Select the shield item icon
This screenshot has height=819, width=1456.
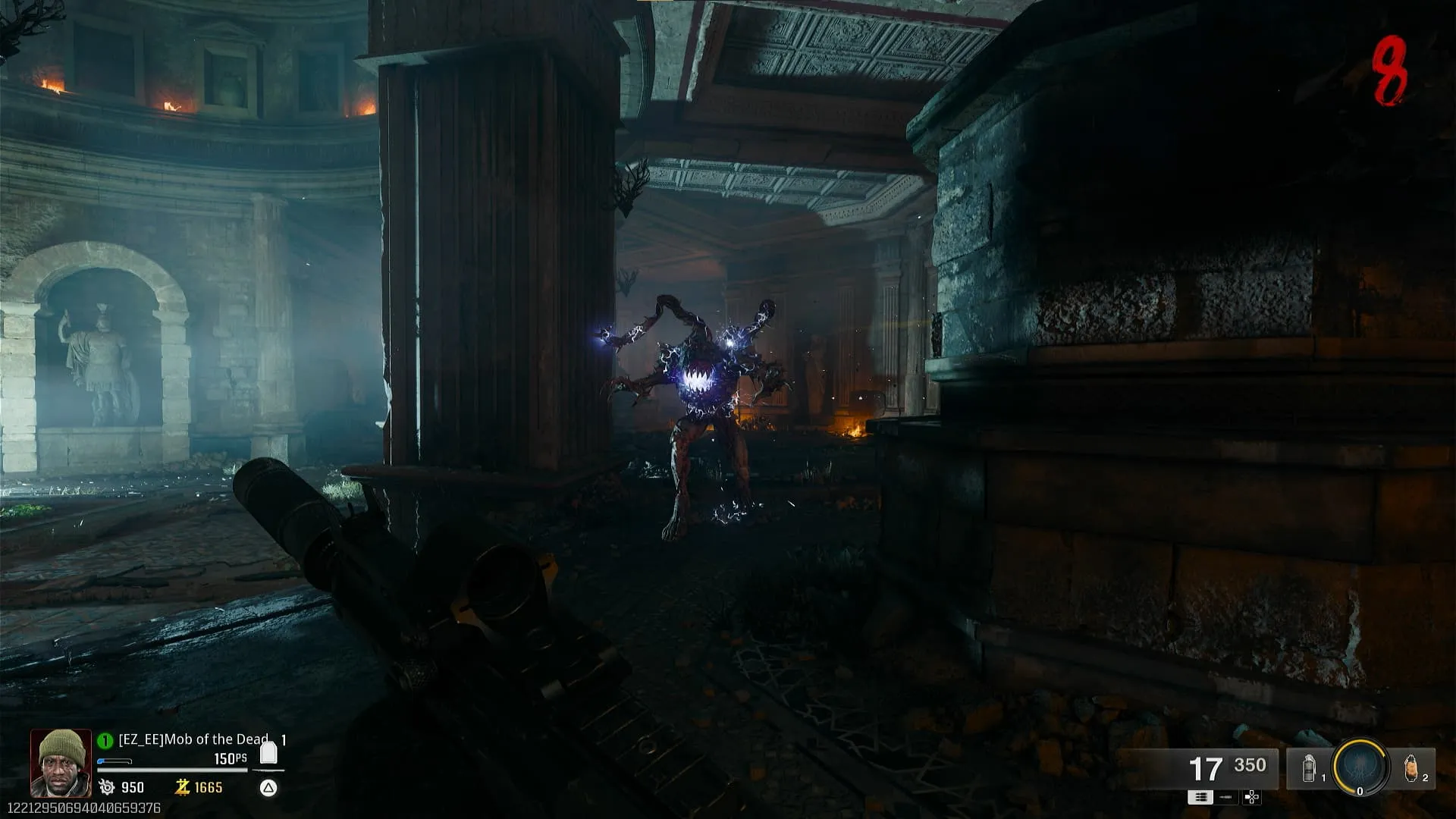pos(268,752)
